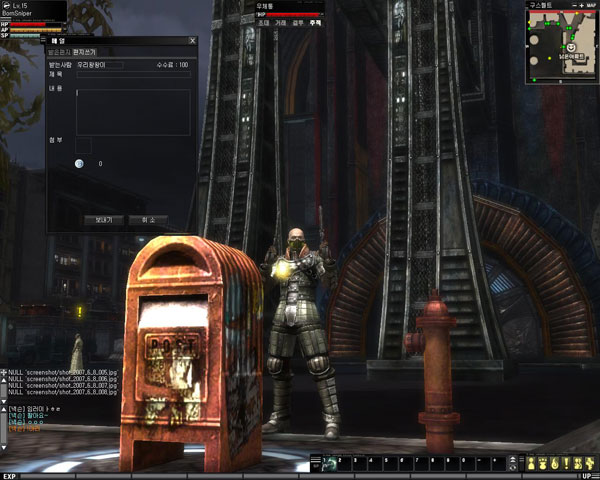
Task: Click the minimap display
Action: click(562, 46)
